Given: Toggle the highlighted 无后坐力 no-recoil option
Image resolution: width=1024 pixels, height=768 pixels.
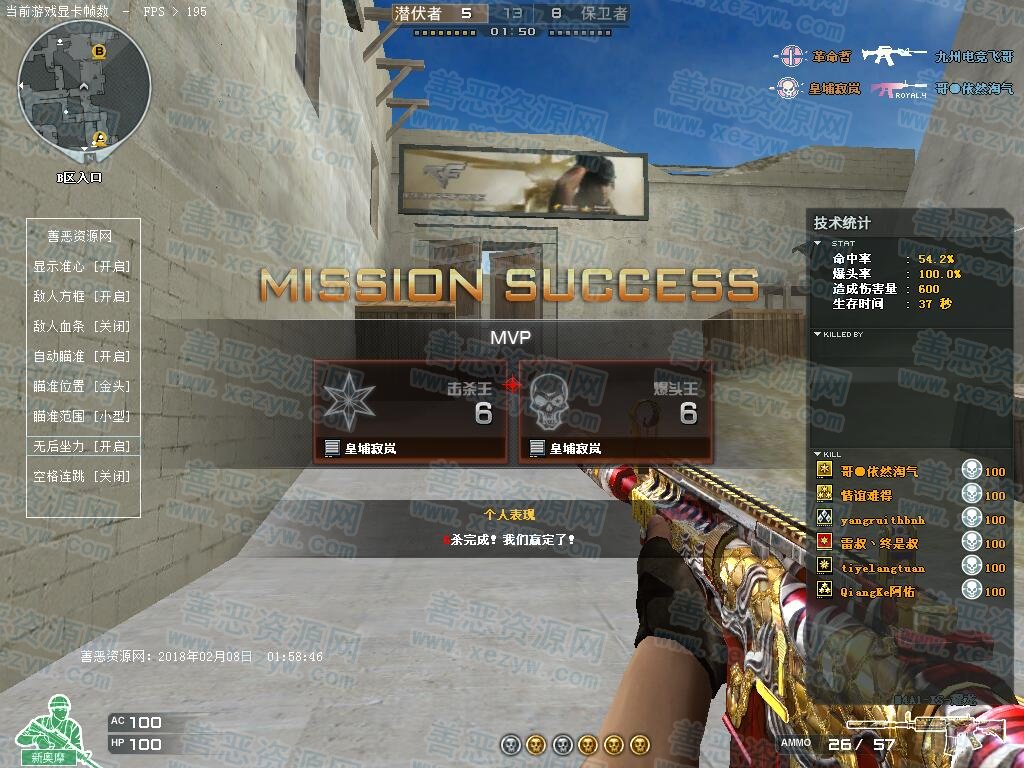Looking at the screenshot, I should coord(82,446).
